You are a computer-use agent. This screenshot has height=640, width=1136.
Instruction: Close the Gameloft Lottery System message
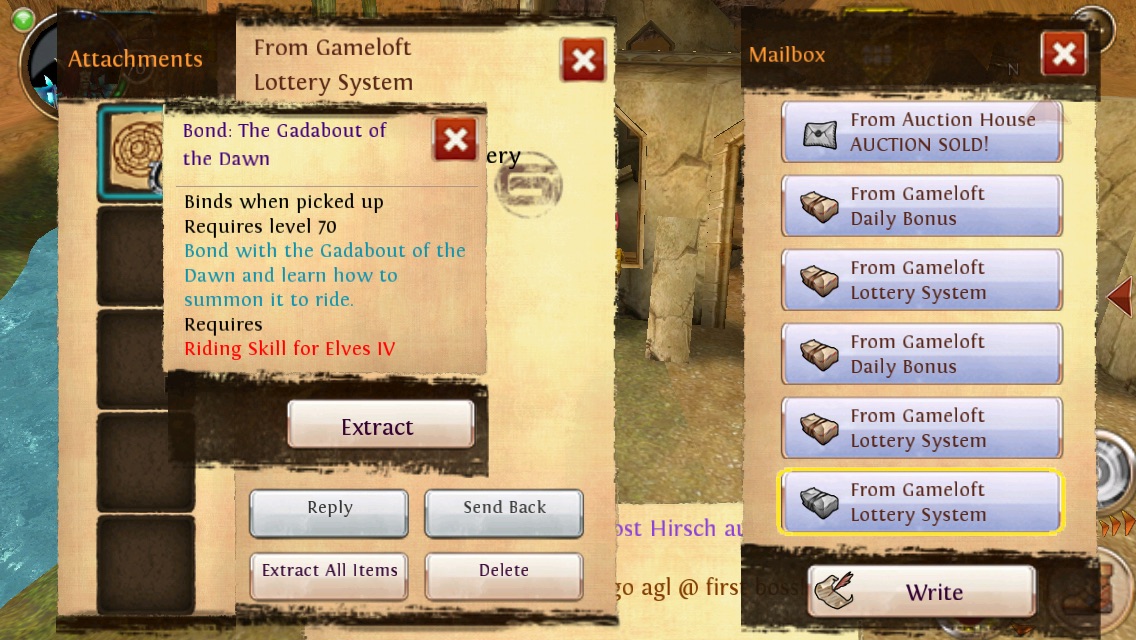click(x=583, y=62)
